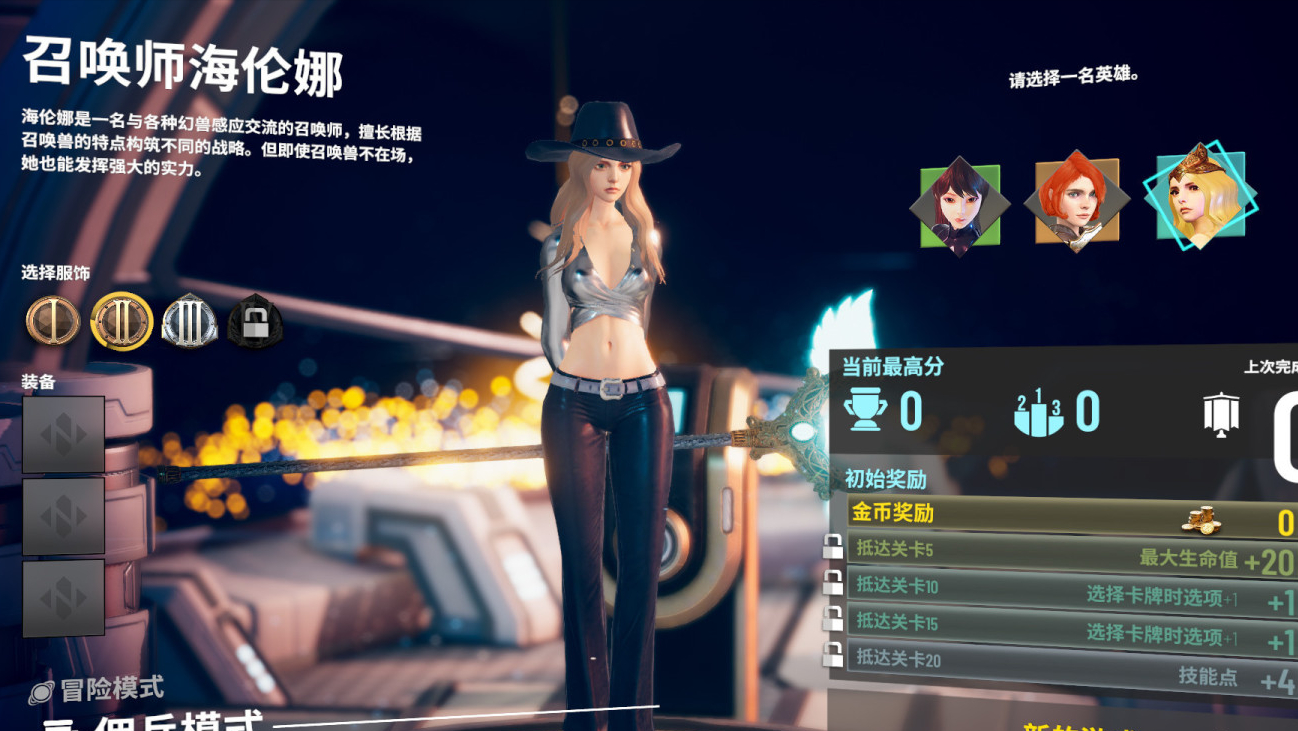Choose costume II emblem
This screenshot has height=731, width=1298.
click(121, 321)
